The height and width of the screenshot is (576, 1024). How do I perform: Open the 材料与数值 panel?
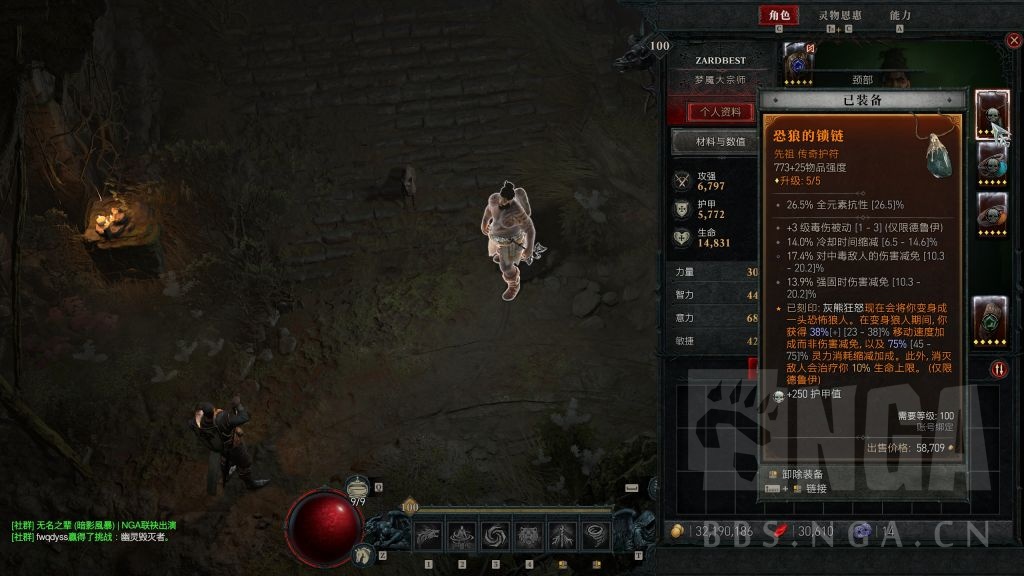tap(720, 142)
